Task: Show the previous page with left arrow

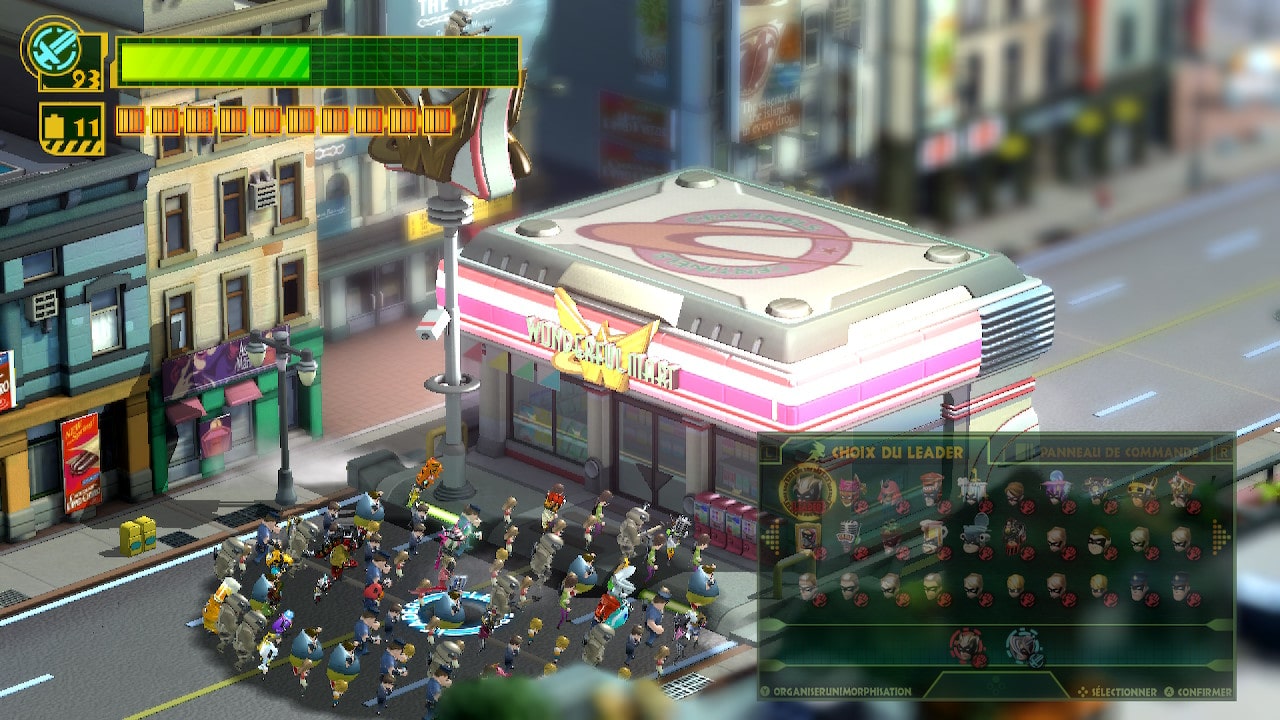Action: point(770,538)
